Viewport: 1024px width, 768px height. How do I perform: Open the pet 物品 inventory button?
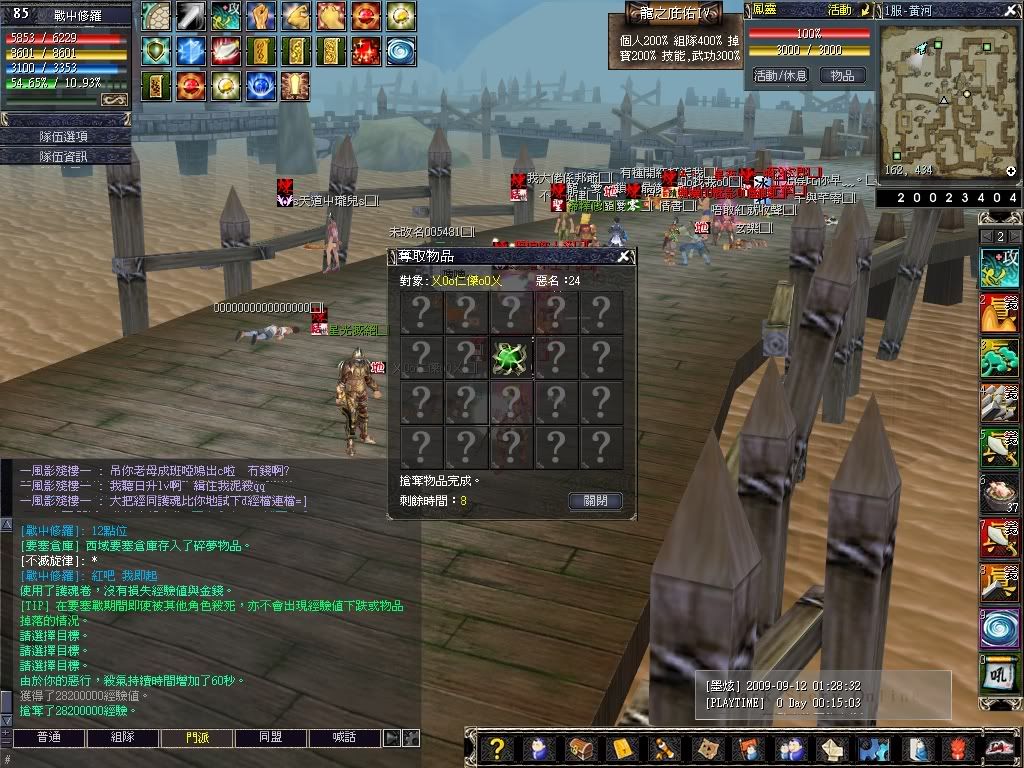(x=843, y=76)
